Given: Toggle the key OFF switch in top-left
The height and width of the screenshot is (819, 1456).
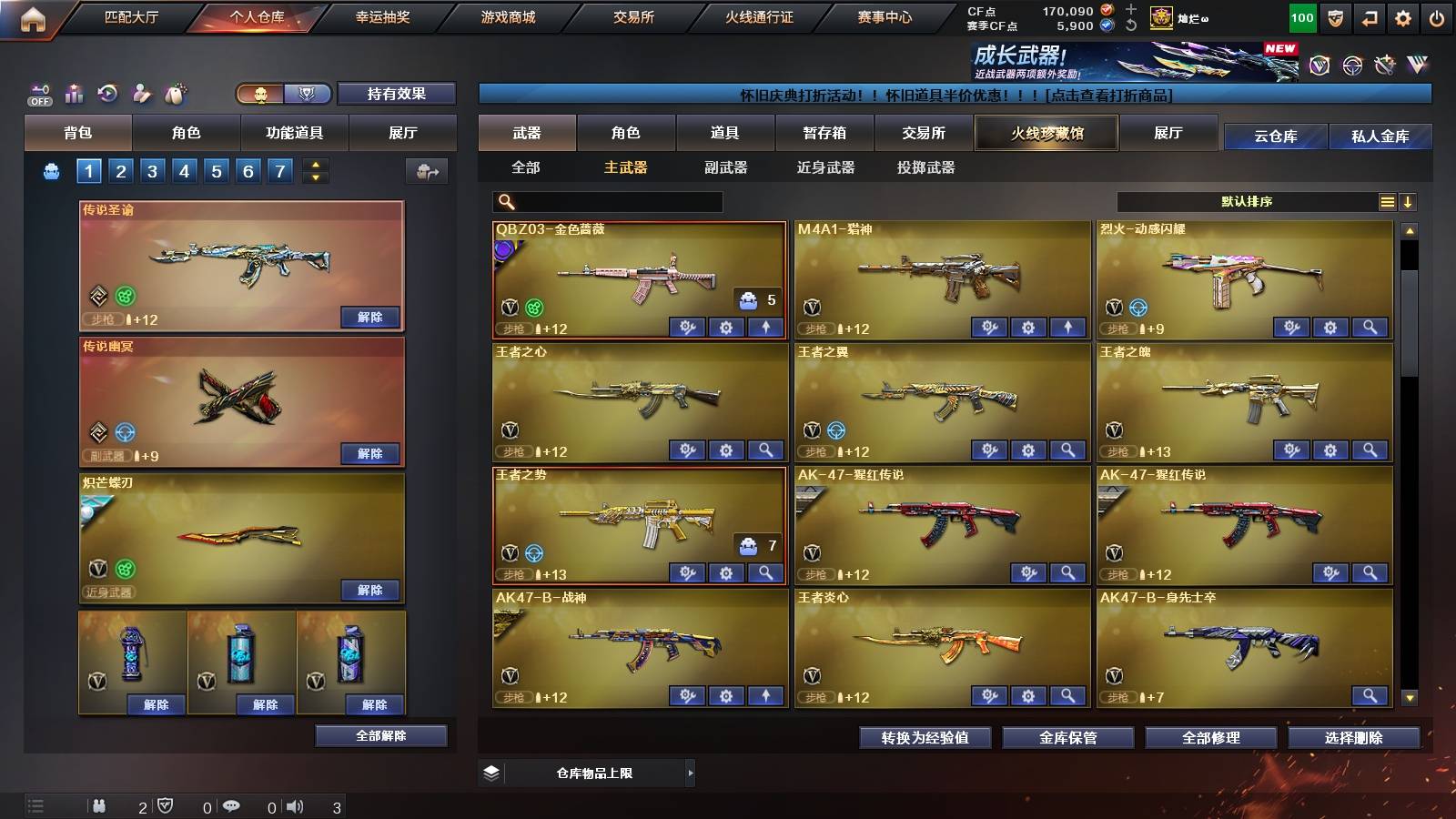Looking at the screenshot, I should click(x=38, y=93).
